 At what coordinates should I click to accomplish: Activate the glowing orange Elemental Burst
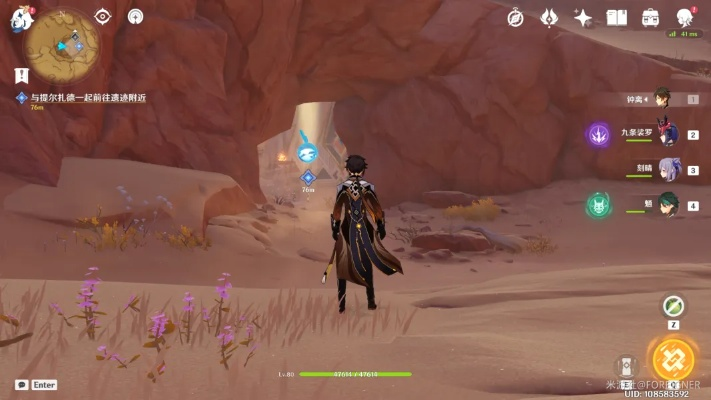673,360
